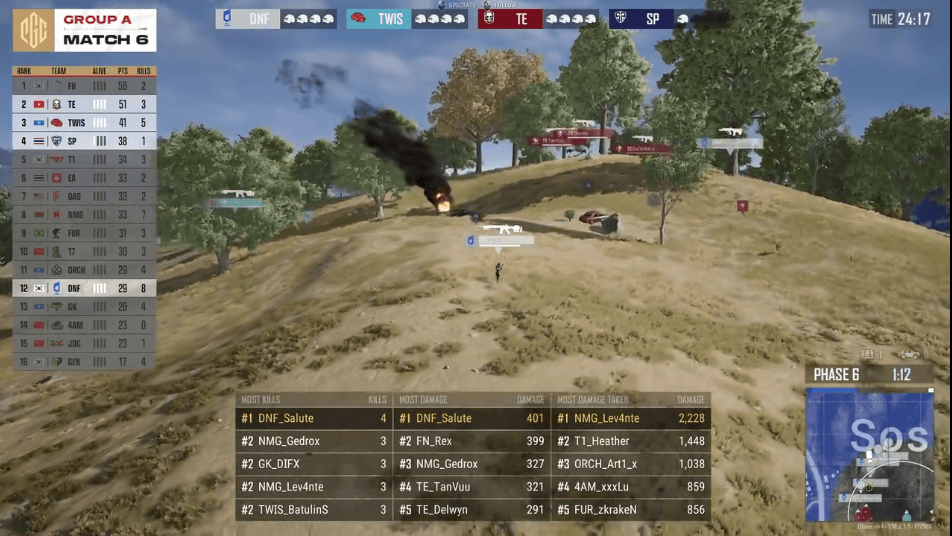Viewport: 952px width, 536px height.
Task: Open the minimap in the corner
Action: [x=869, y=456]
